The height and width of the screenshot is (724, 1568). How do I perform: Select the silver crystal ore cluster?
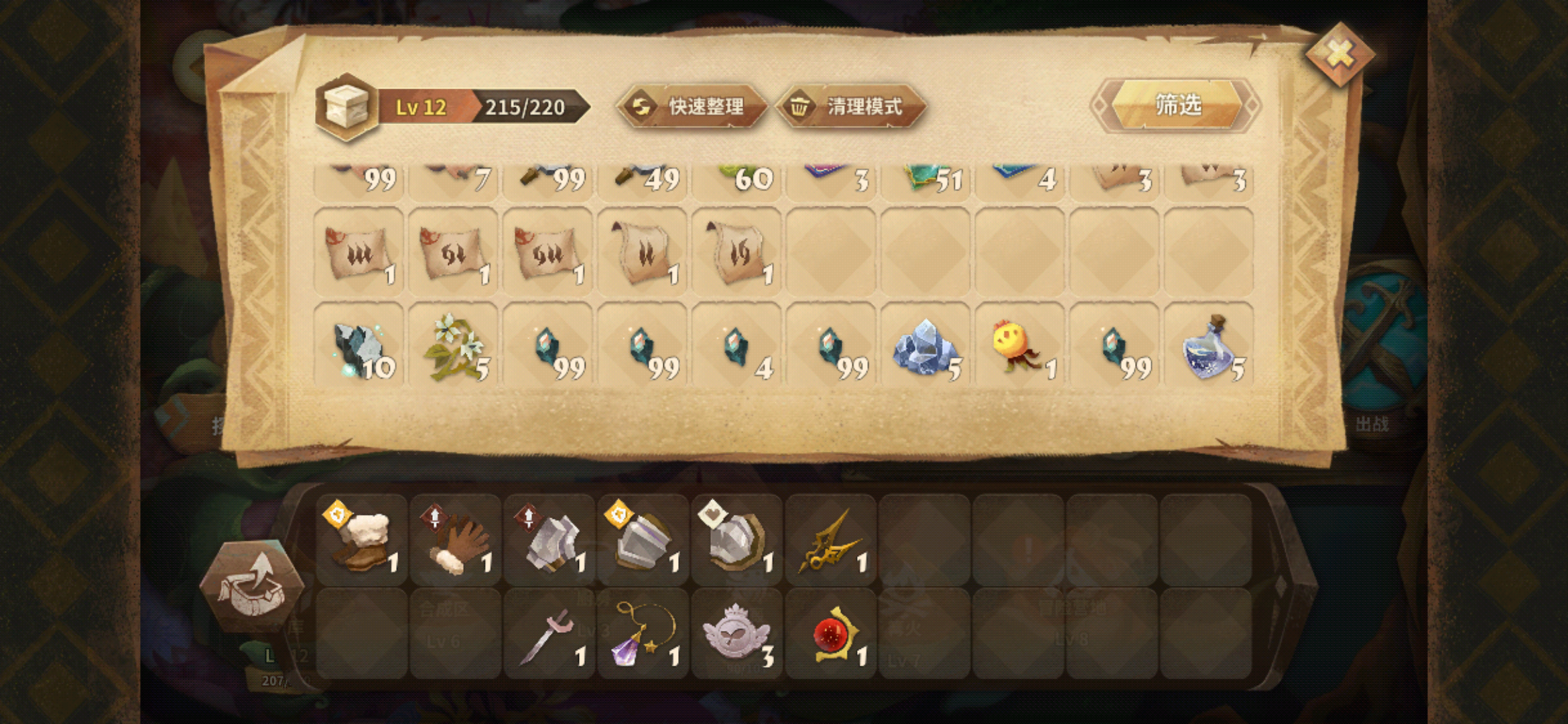(x=925, y=347)
